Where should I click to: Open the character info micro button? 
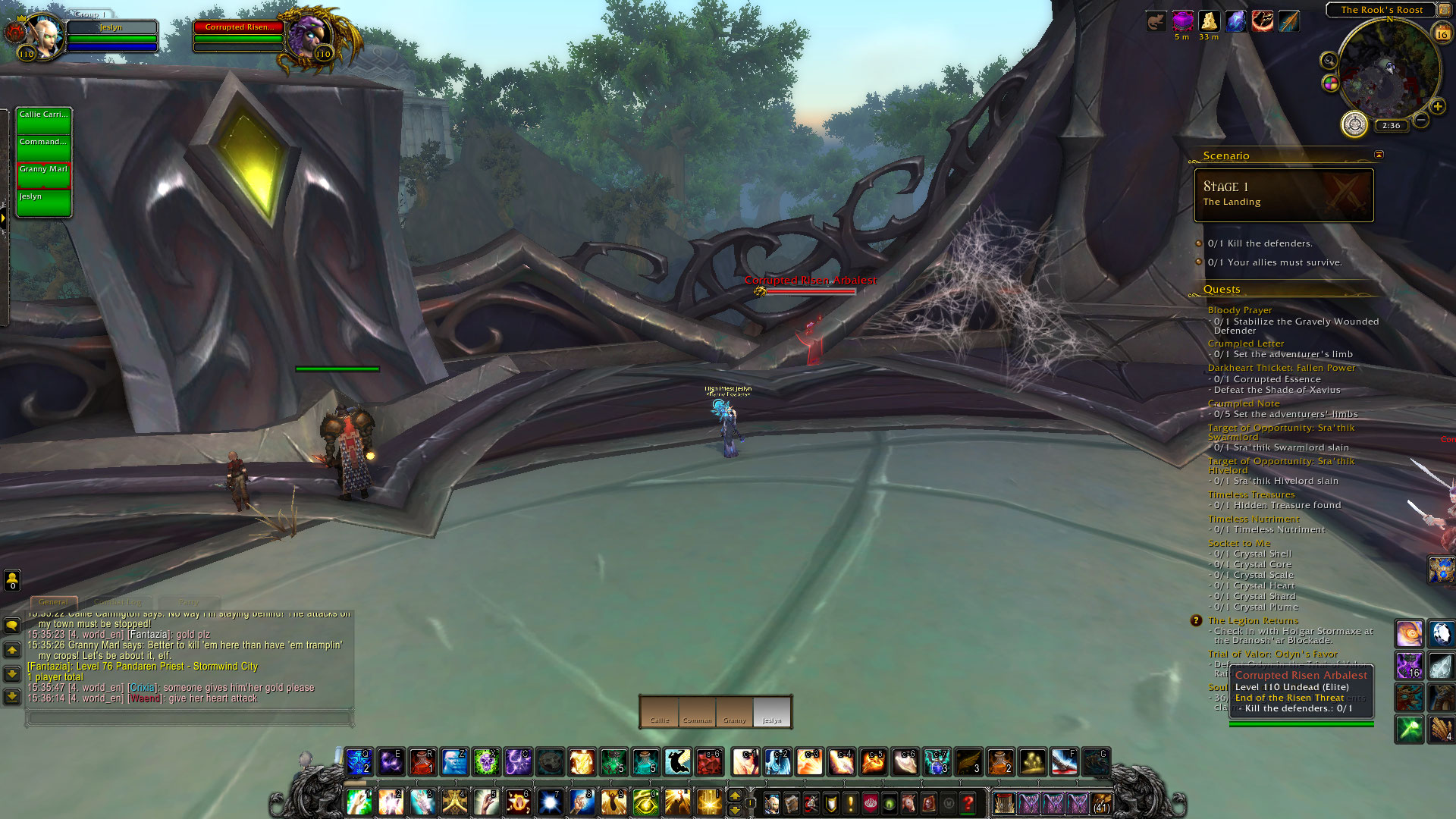[772, 802]
